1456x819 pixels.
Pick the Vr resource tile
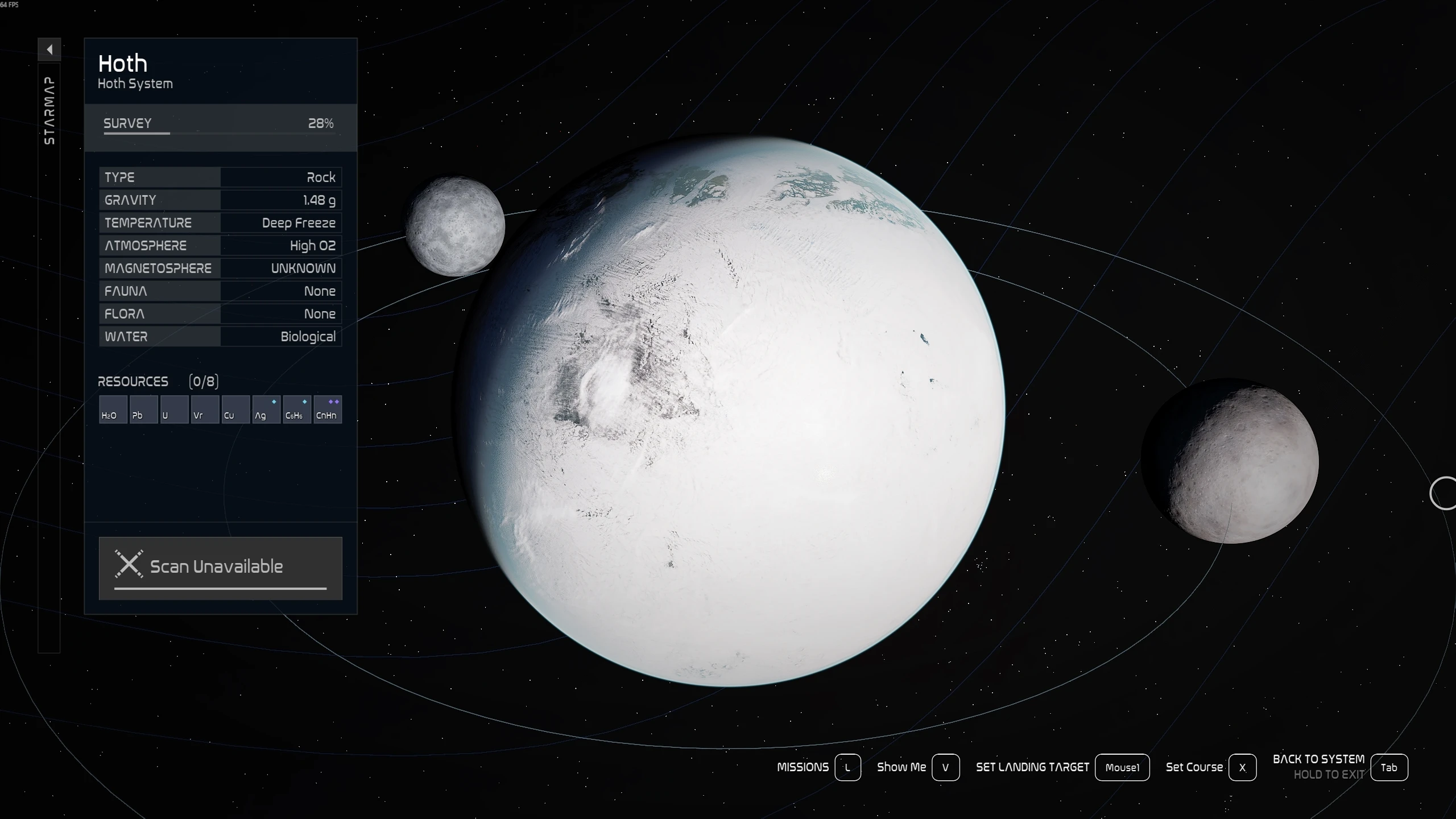point(205,409)
